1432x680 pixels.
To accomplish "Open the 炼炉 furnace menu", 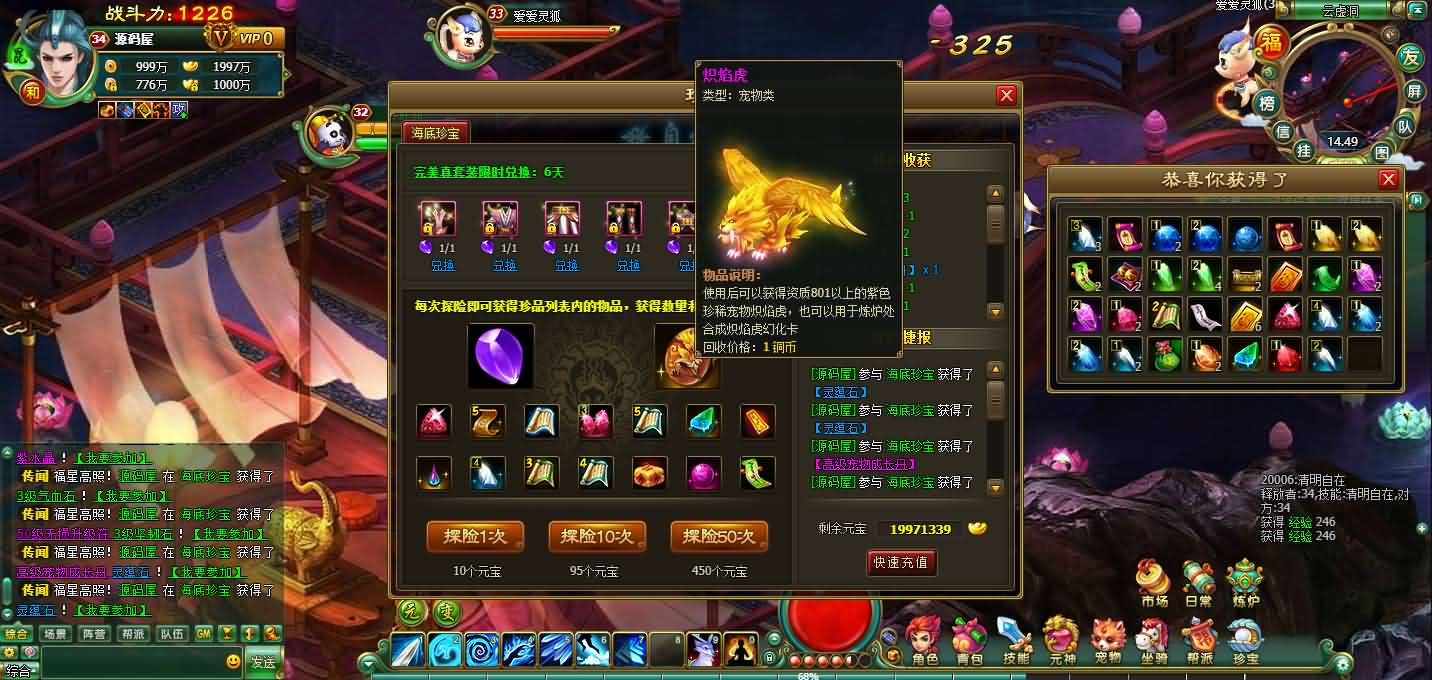I will tap(1245, 583).
